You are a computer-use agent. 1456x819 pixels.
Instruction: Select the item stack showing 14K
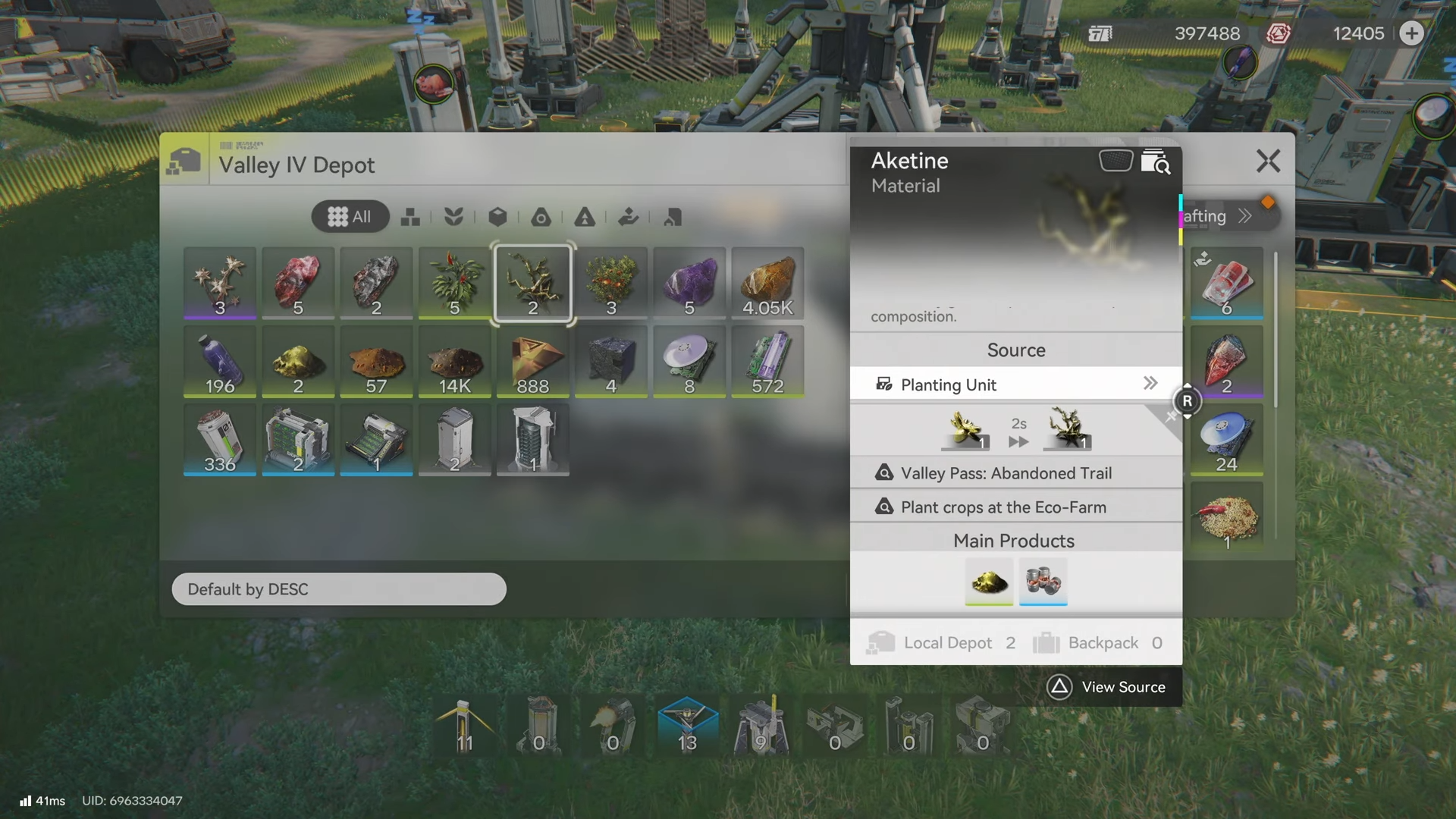click(454, 362)
